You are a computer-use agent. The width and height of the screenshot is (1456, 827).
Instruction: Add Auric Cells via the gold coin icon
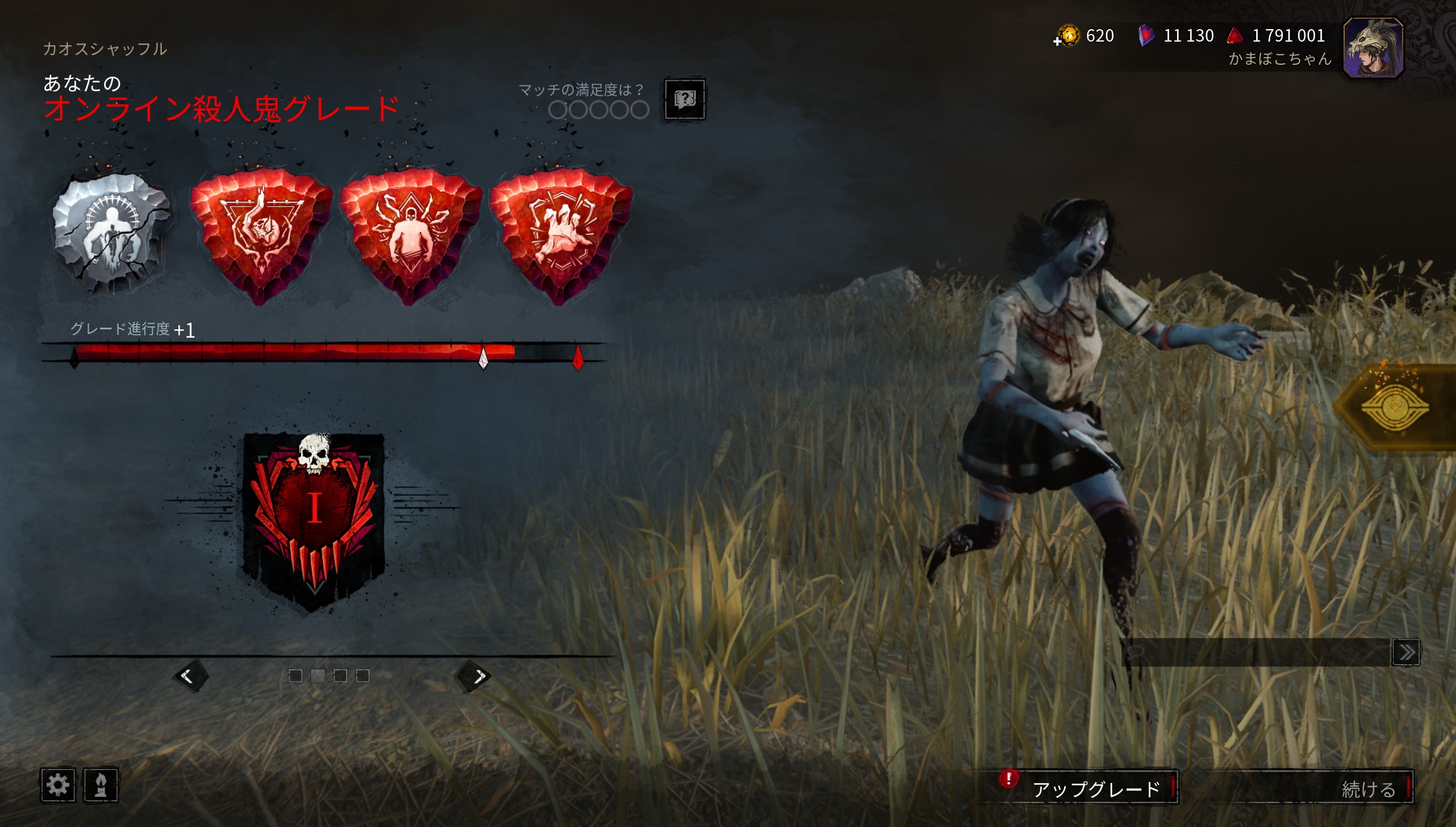coord(1067,36)
